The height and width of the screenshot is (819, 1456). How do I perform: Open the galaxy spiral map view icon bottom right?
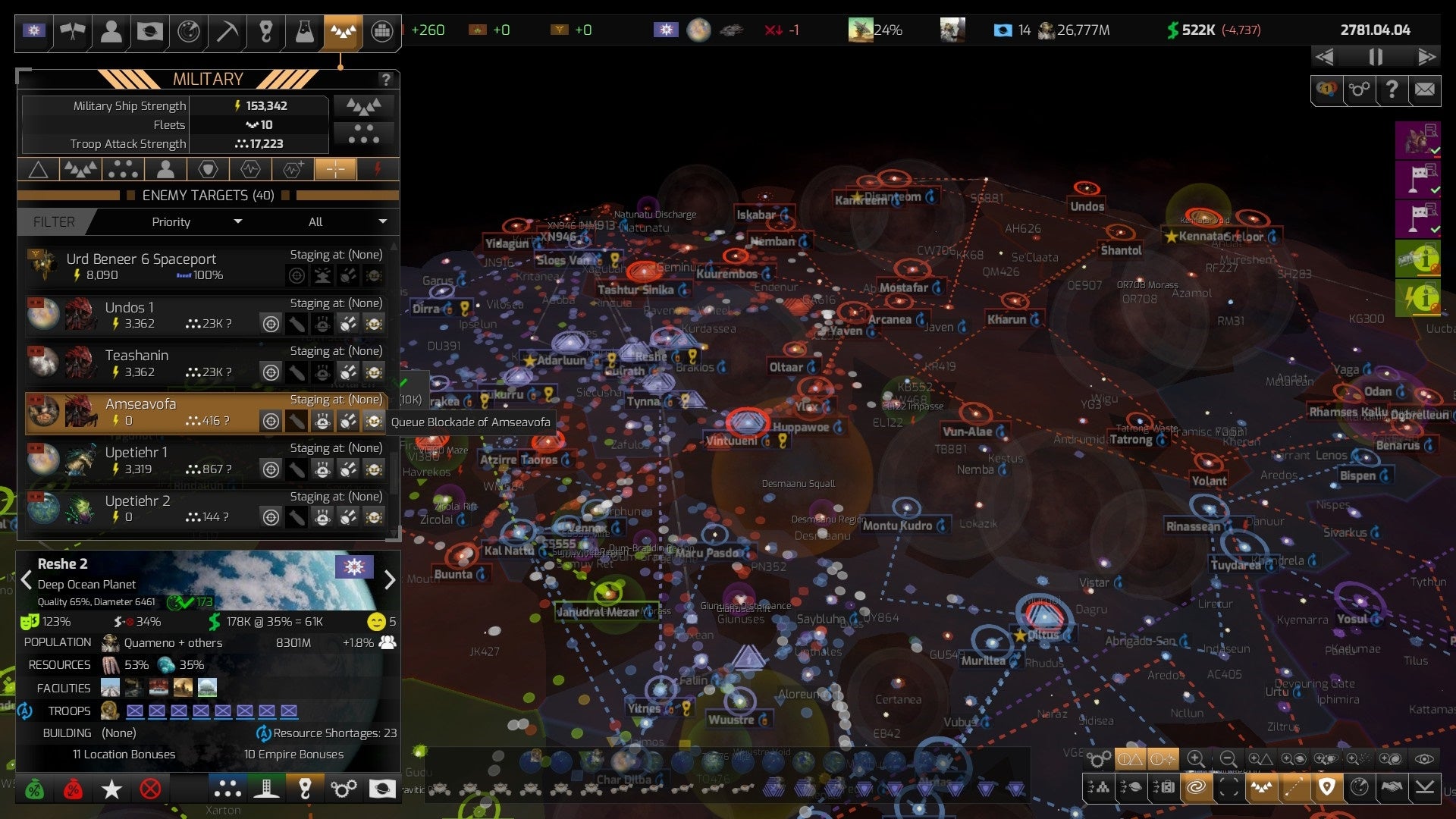(1197, 788)
